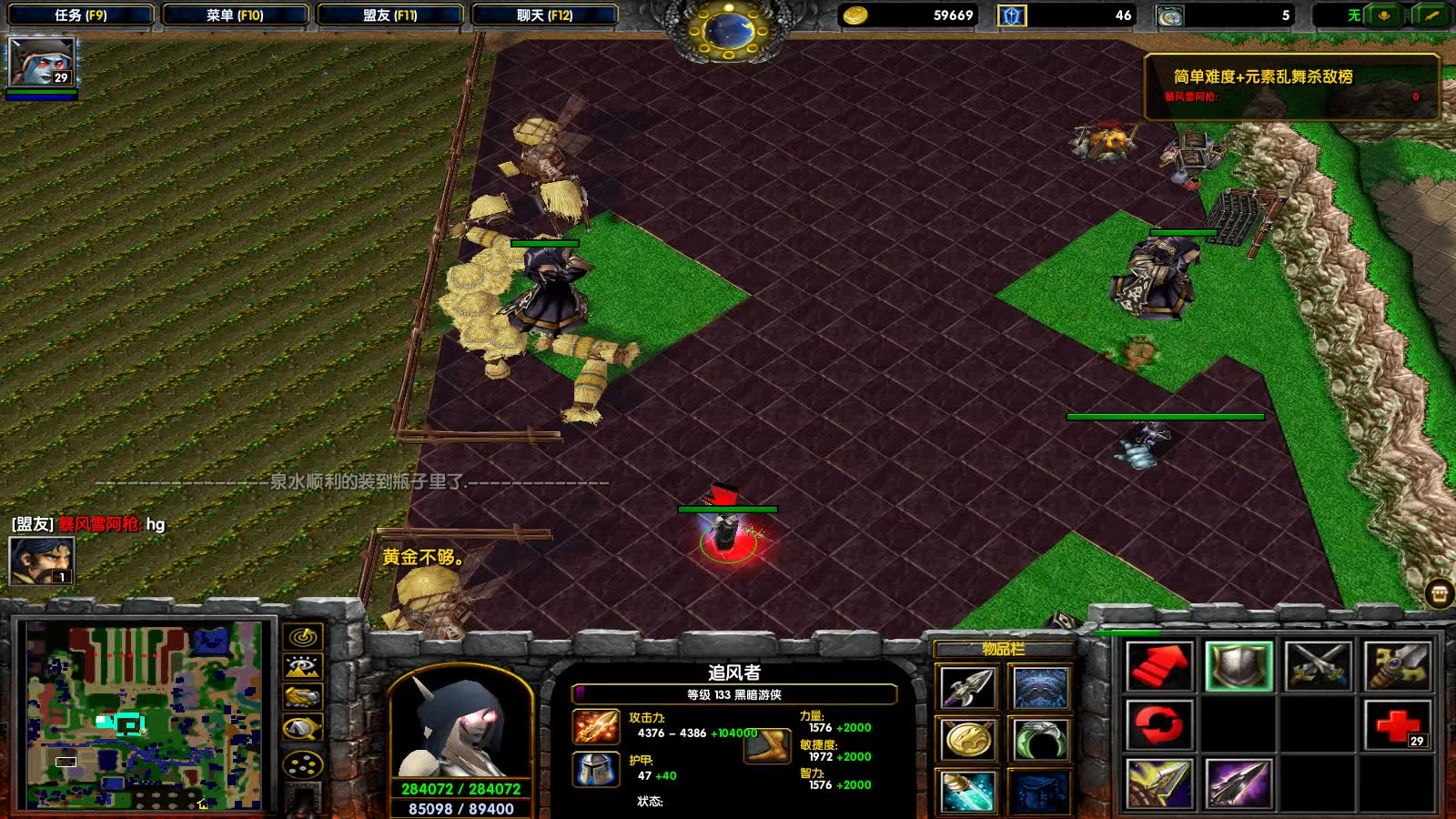Use the gold medallion inventory item
This screenshot has width=1456, height=819.
[967, 739]
